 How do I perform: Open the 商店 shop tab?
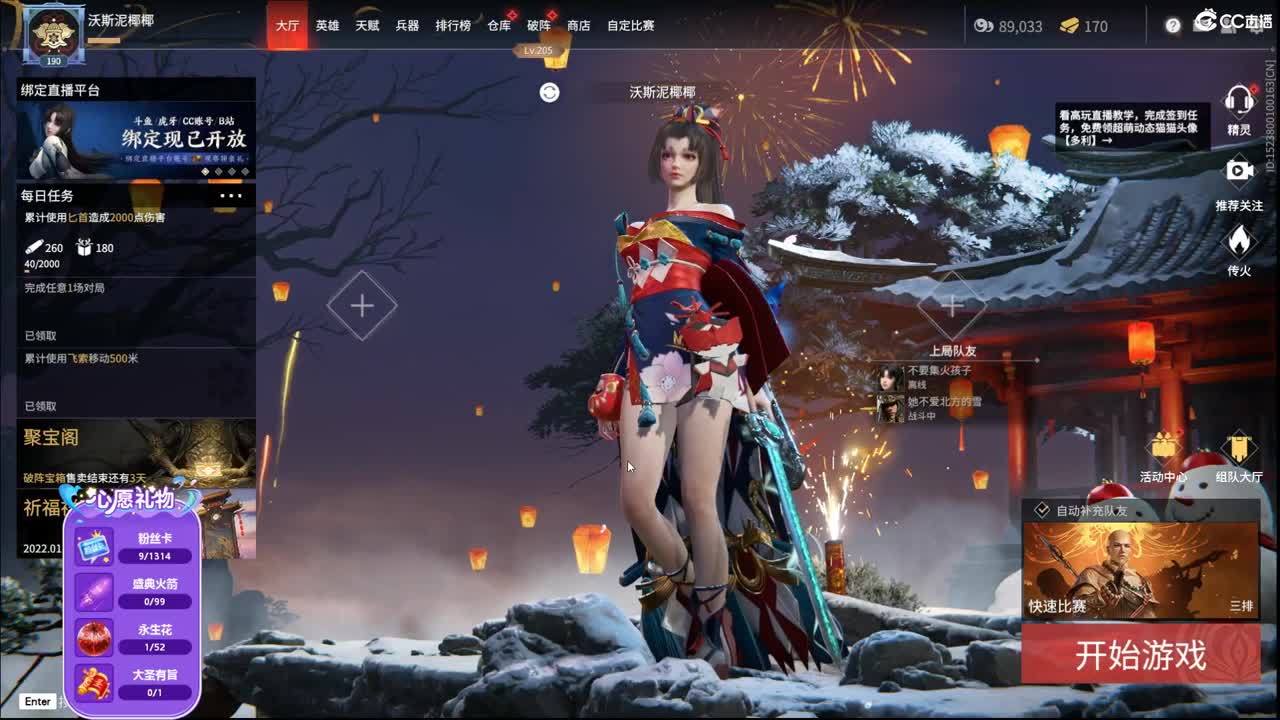coord(579,25)
